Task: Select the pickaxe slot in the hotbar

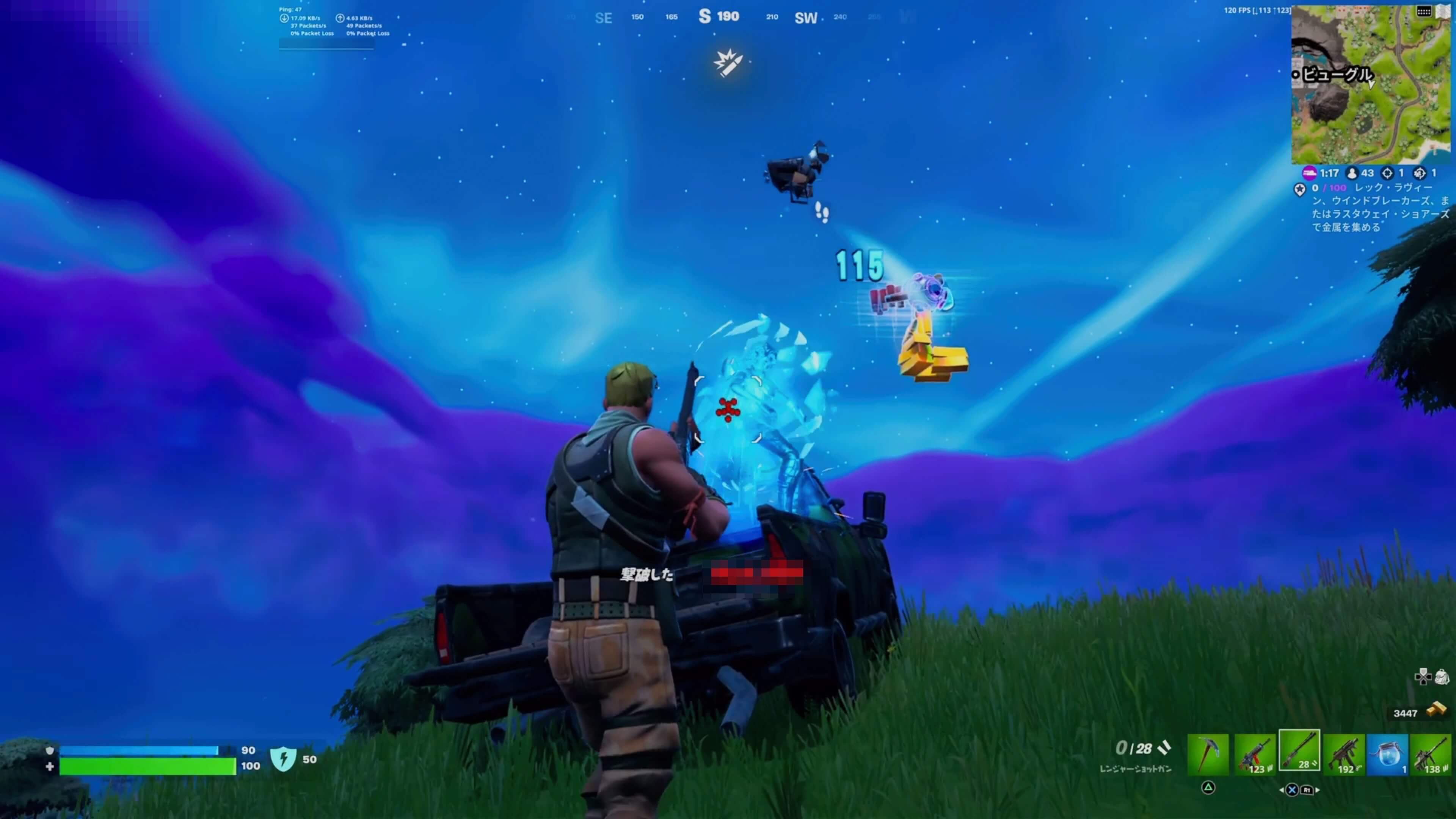Action: (x=1208, y=754)
